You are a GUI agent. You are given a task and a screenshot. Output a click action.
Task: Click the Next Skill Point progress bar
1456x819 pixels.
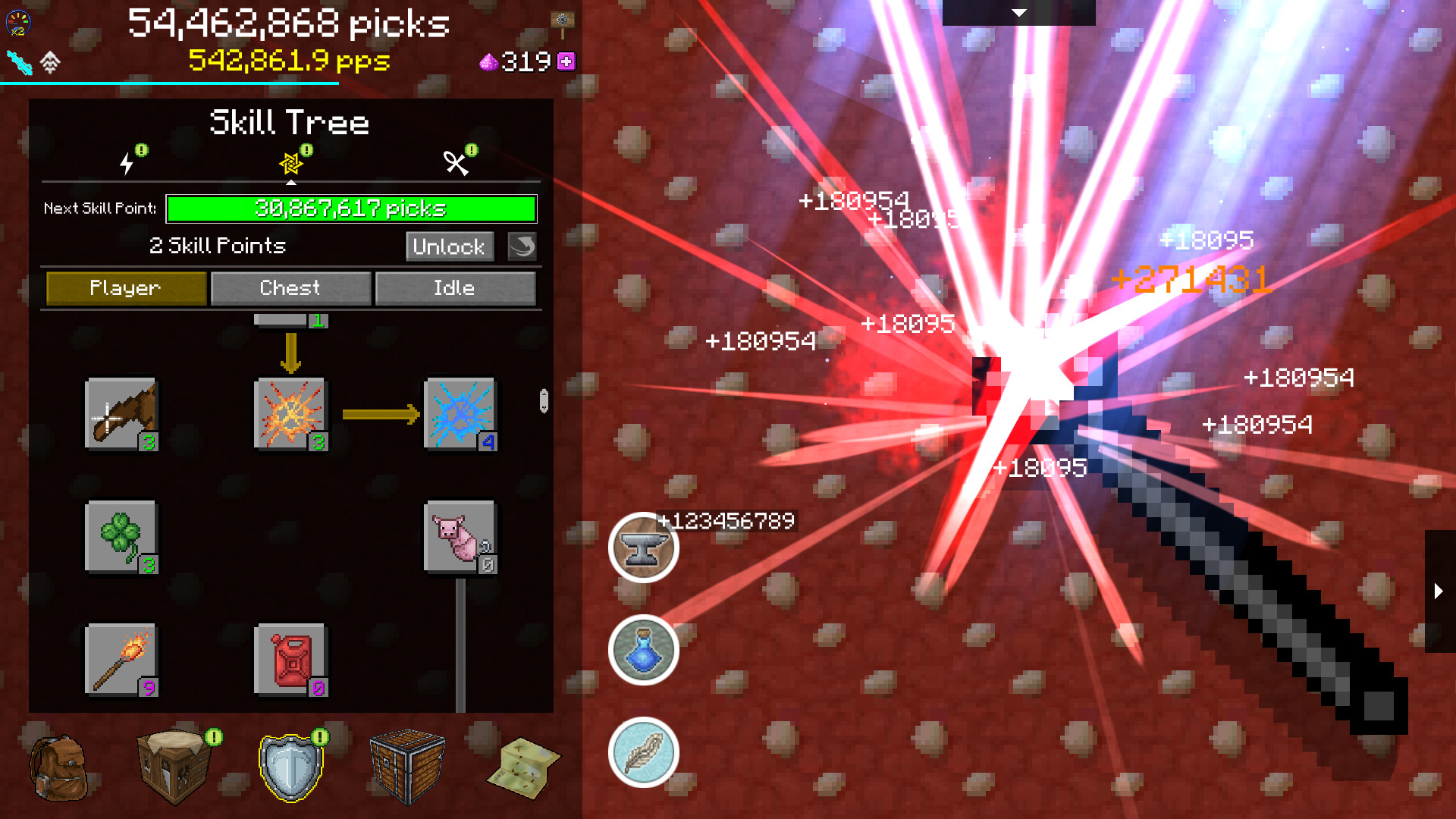[x=350, y=209]
